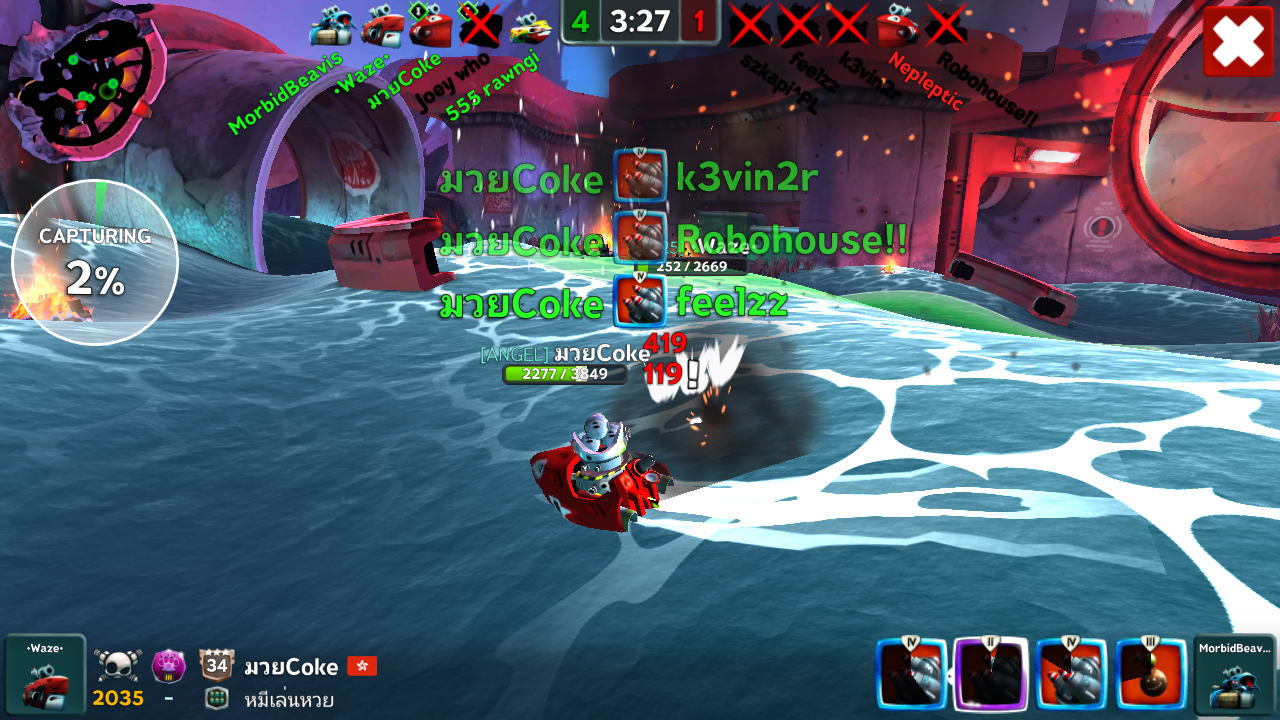Select the purple-framed tier II weapon slot

point(990,674)
